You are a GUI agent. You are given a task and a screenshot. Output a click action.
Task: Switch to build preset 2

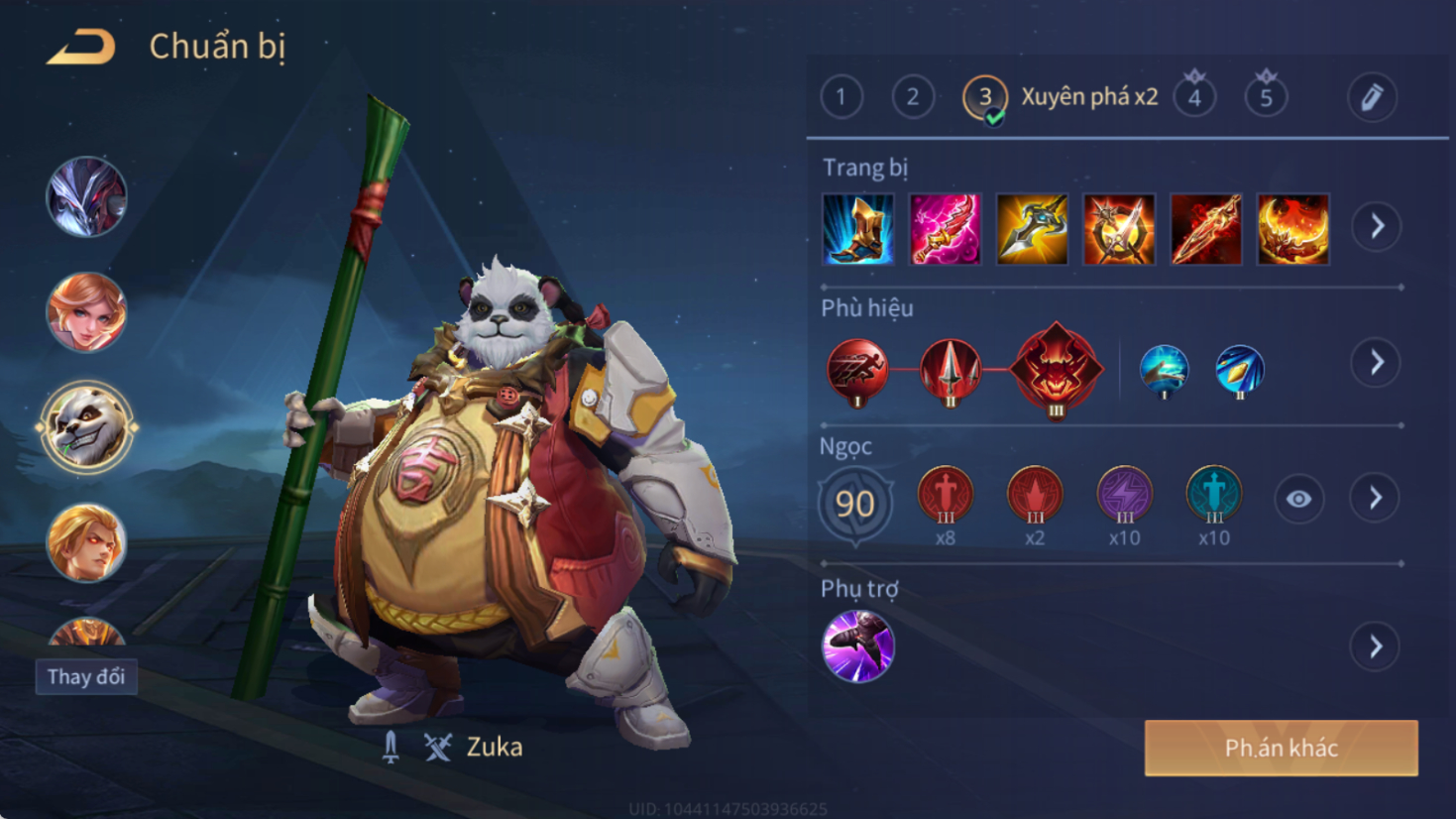(913, 97)
